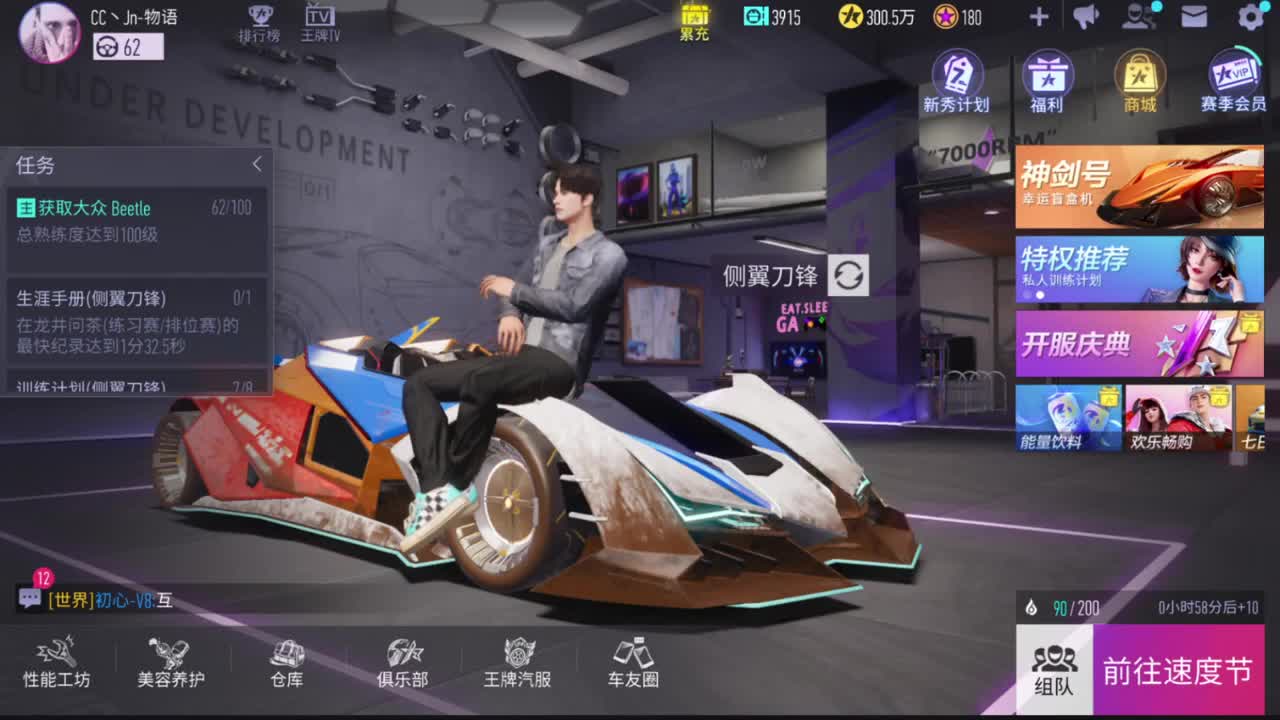This screenshot has height=720, width=1280.
Task: Open the 新秀计划 rookie plan
Action: [x=956, y=80]
